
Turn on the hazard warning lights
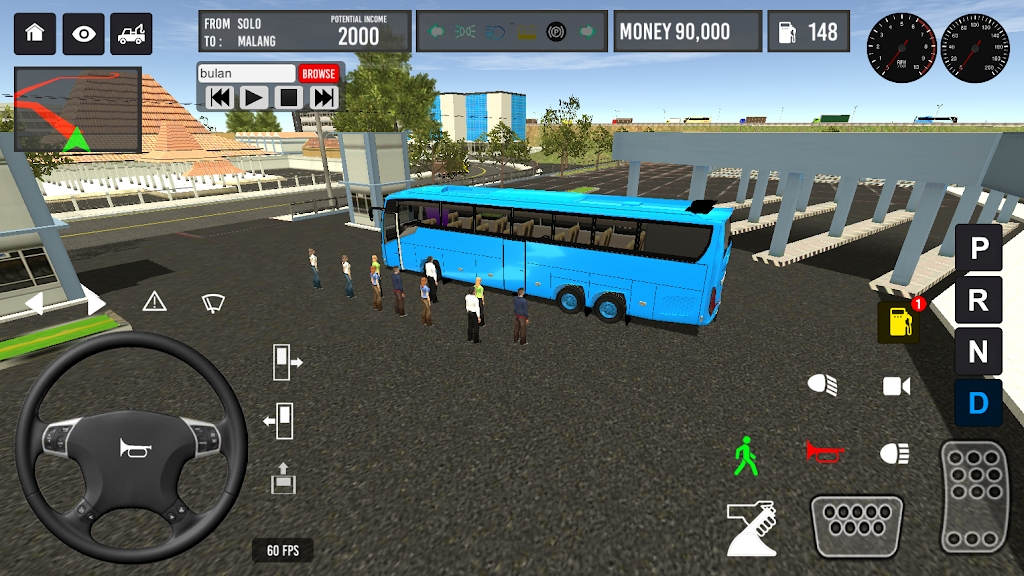click(154, 301)
